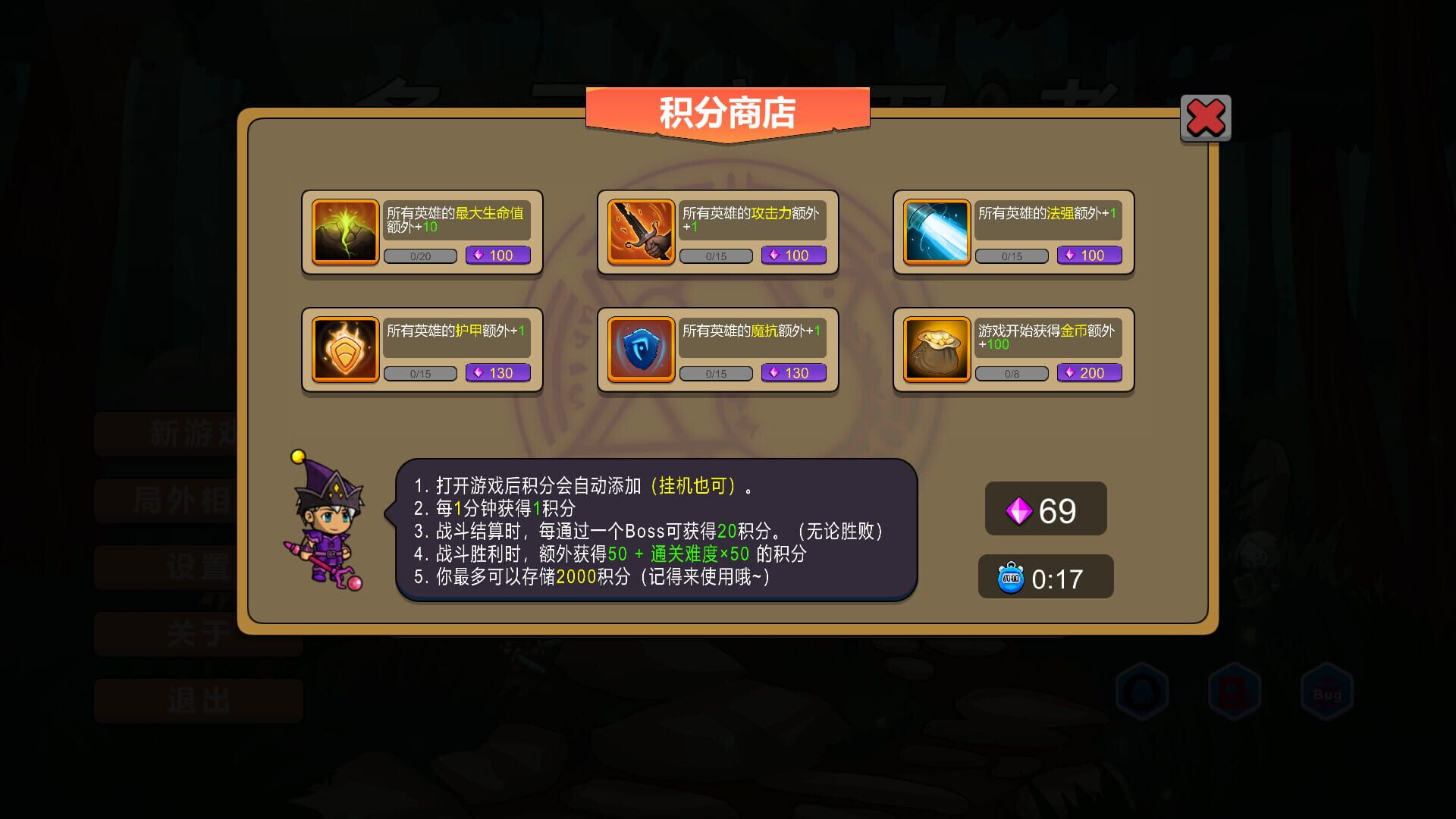Purchase the gold bonus for 200

tap(1089, 372)
